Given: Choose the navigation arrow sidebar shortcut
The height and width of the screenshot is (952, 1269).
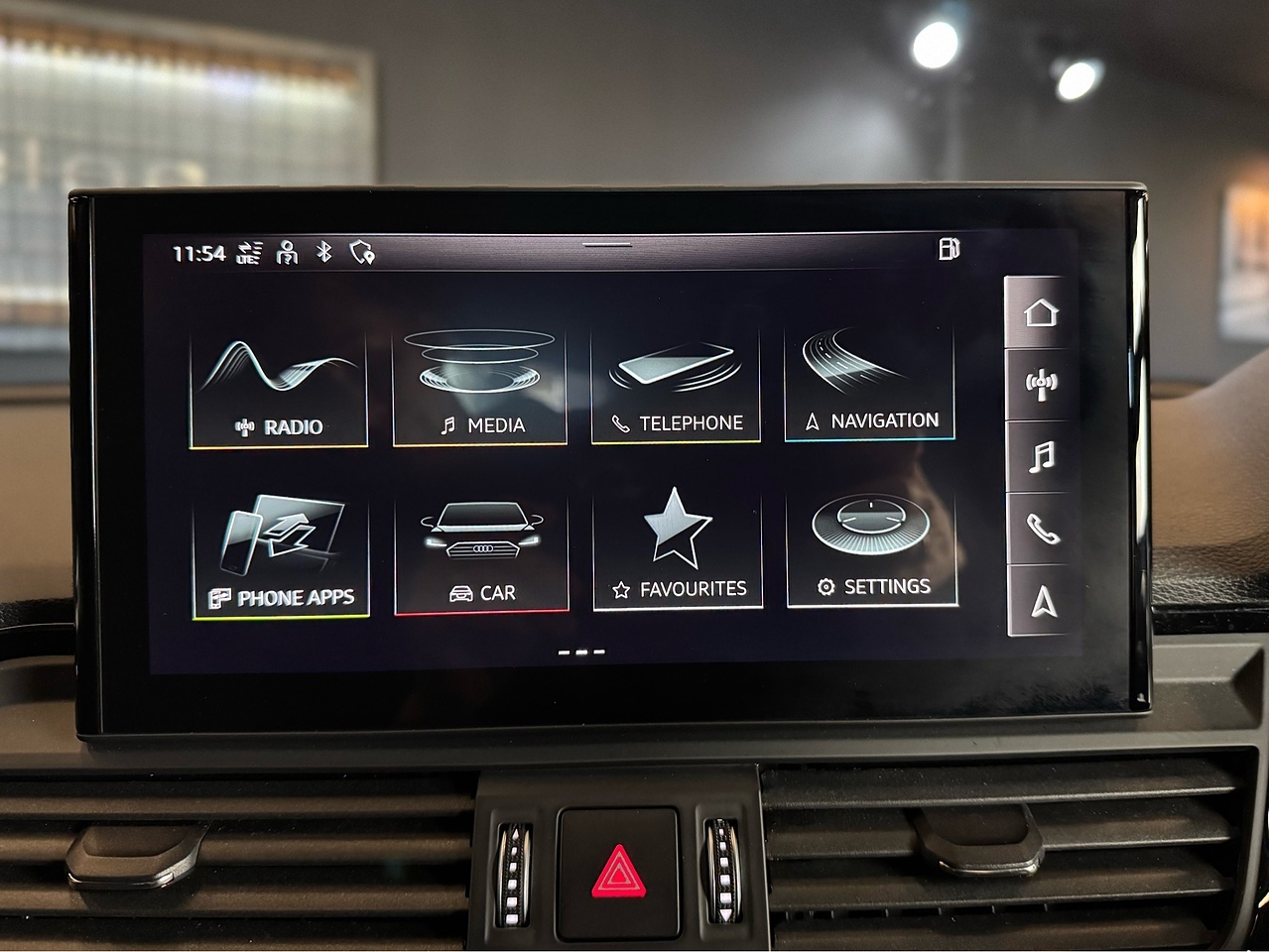Looking at the screenshot, I should (1042, 601).
